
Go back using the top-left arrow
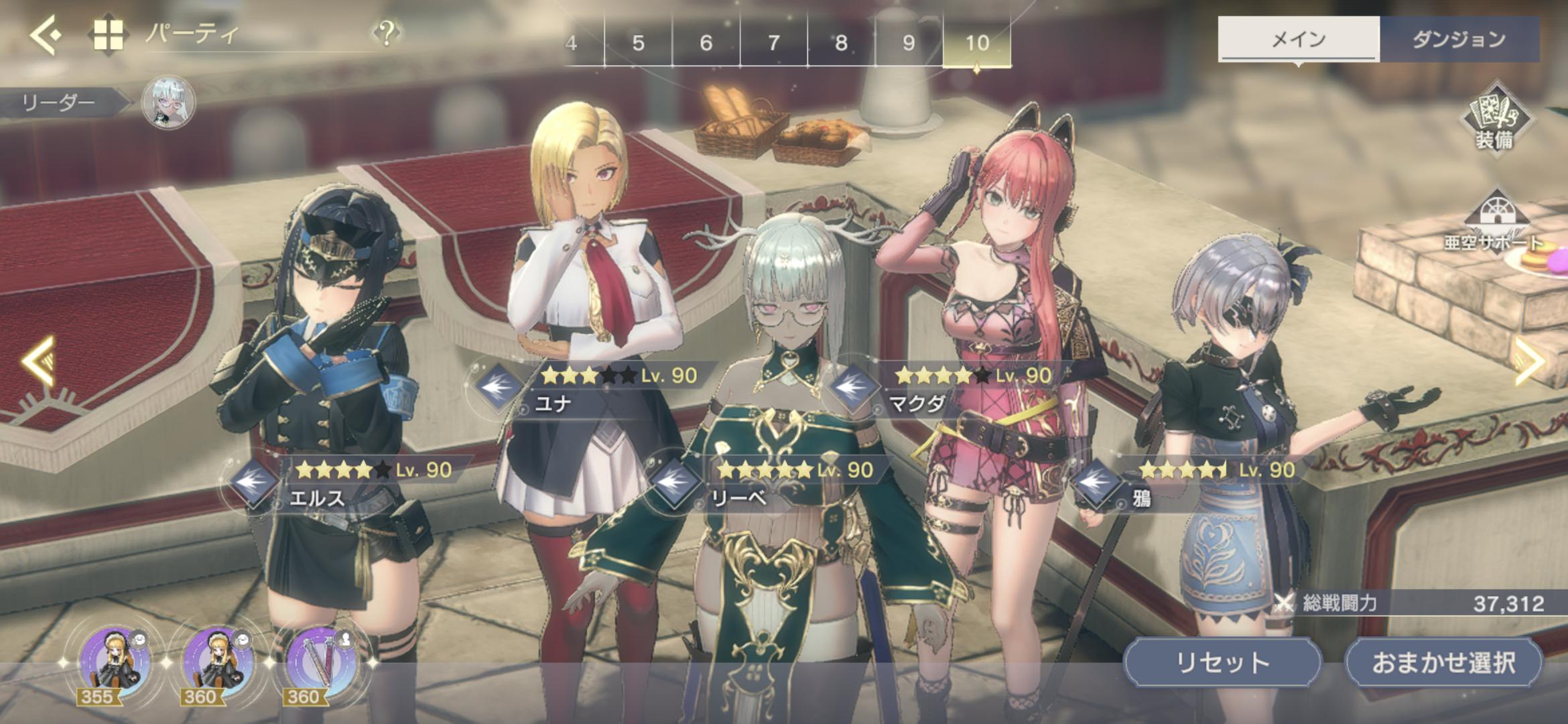click(x=46, y=35)
